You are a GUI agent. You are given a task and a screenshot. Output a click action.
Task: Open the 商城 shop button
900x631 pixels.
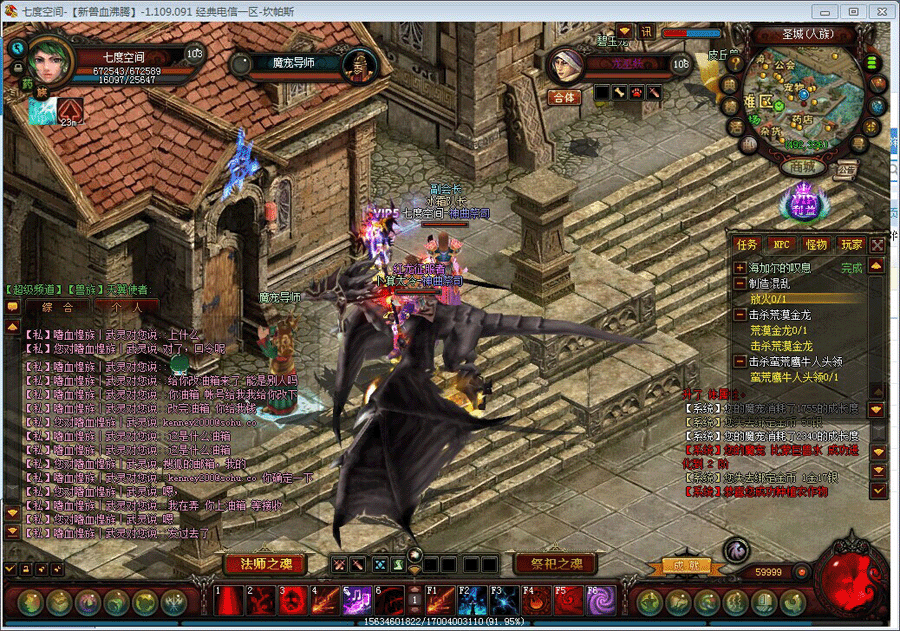pyautogui.click(x=804, y=167)
